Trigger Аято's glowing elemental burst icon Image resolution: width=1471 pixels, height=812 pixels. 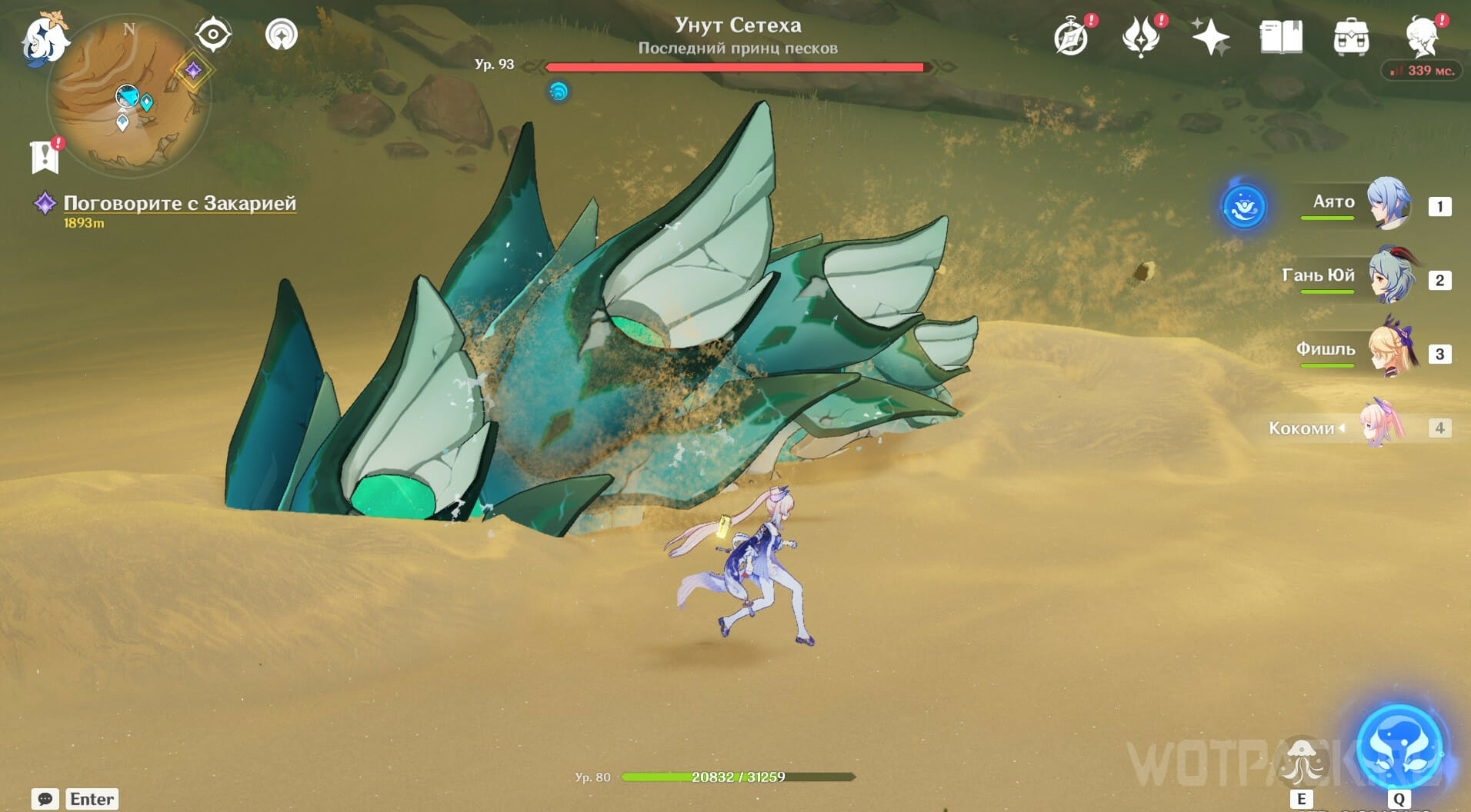click(1244, 206)
